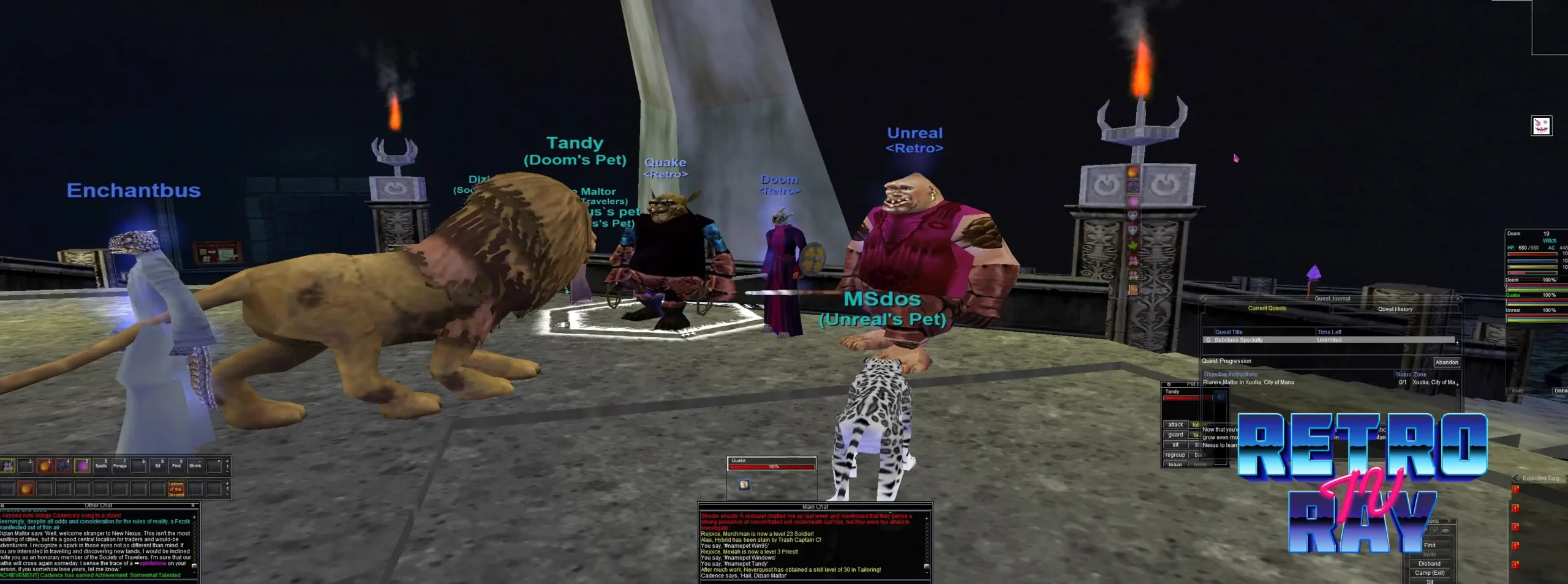Click the Main Chat window title
The height and width of the screenshot is (584, 1568).
click(815, 507)
